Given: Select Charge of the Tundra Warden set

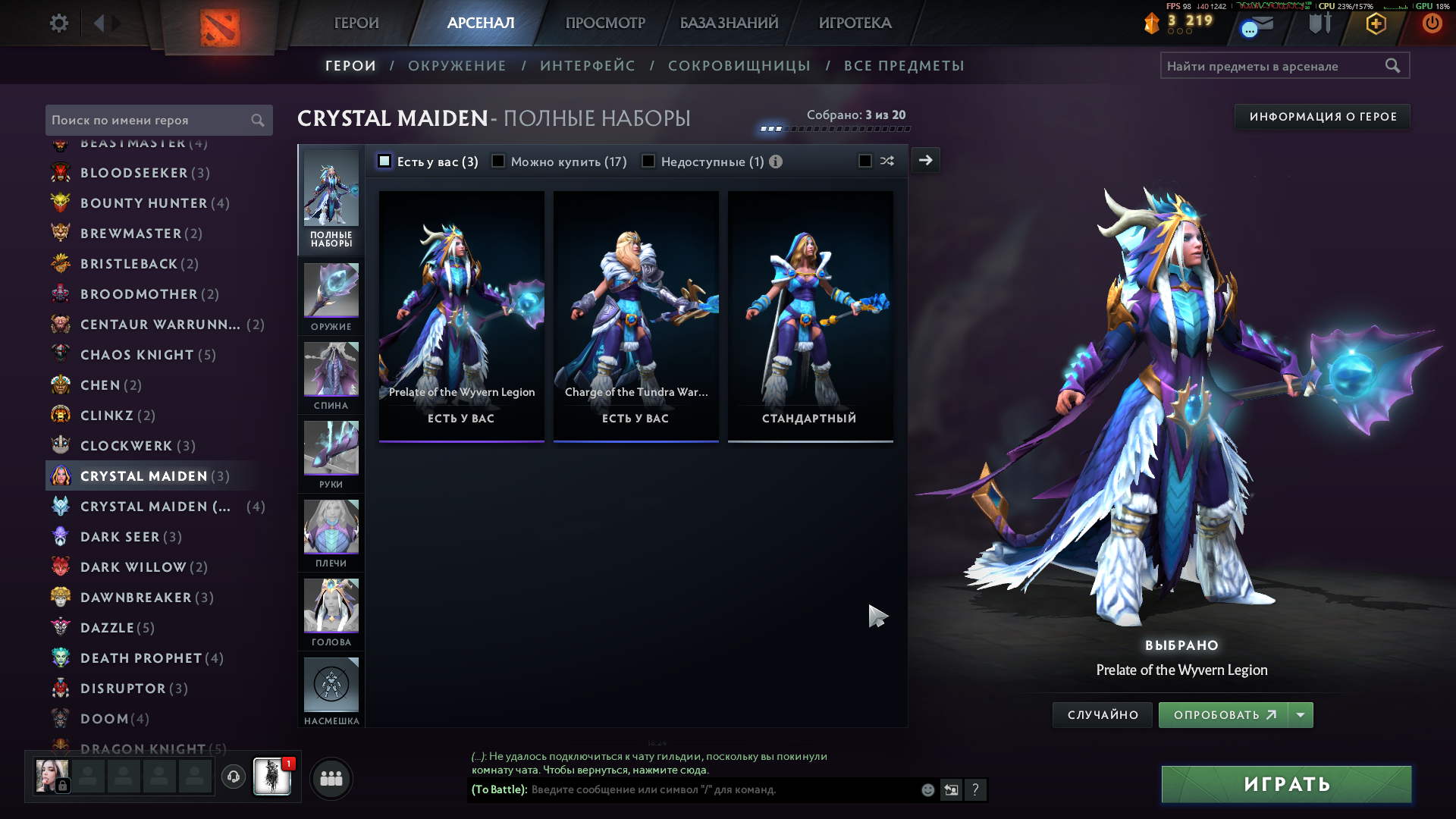Looking at the screenshot, I should point(635,315).
